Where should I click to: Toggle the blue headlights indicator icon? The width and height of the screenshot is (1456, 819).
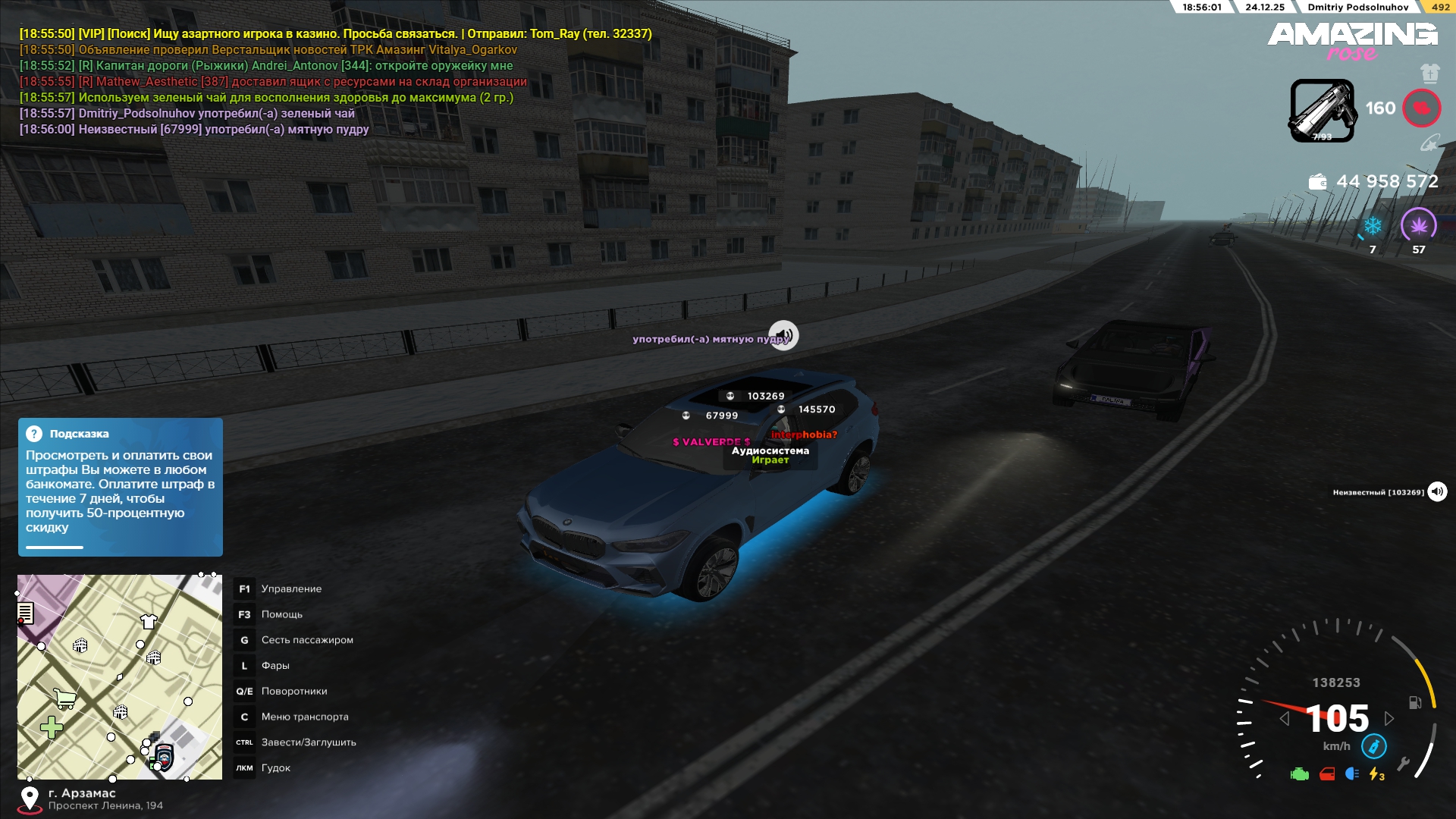pos(1352,774)
